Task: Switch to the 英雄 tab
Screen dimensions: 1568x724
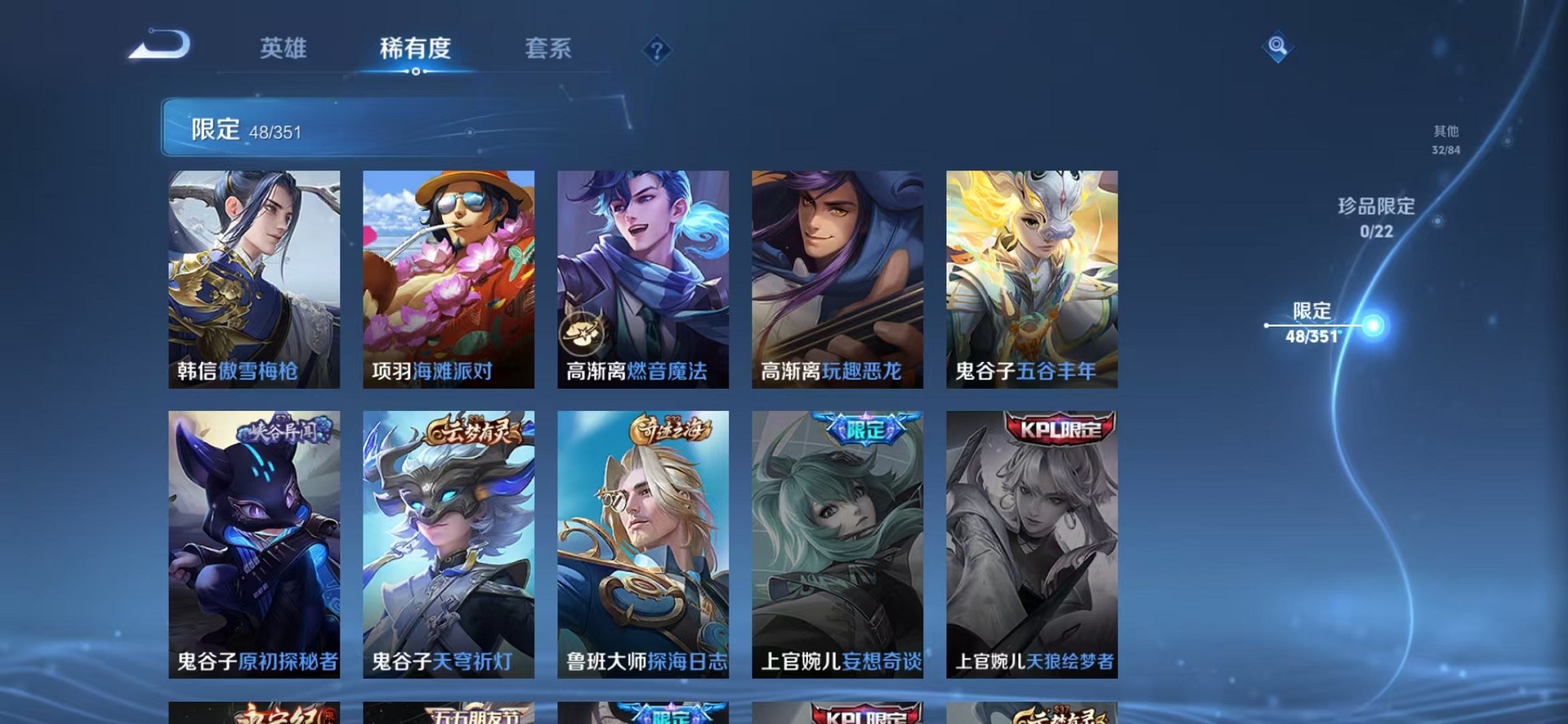Action: click(x=285, y=49)
